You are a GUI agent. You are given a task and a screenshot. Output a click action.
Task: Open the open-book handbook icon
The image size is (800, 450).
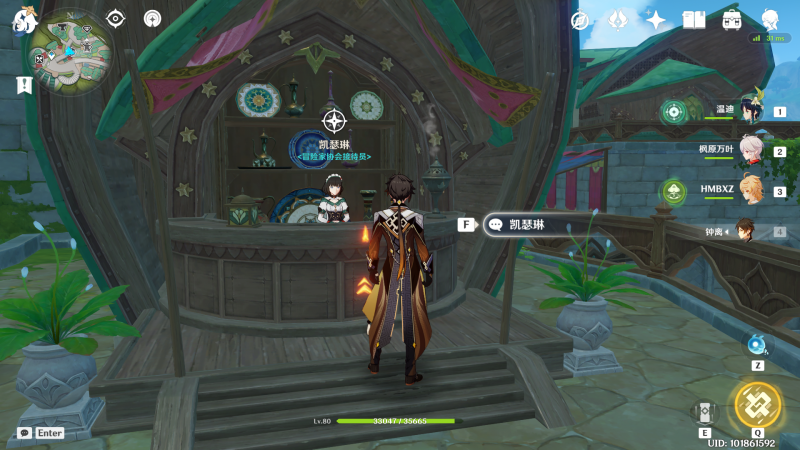coord(693,20)
